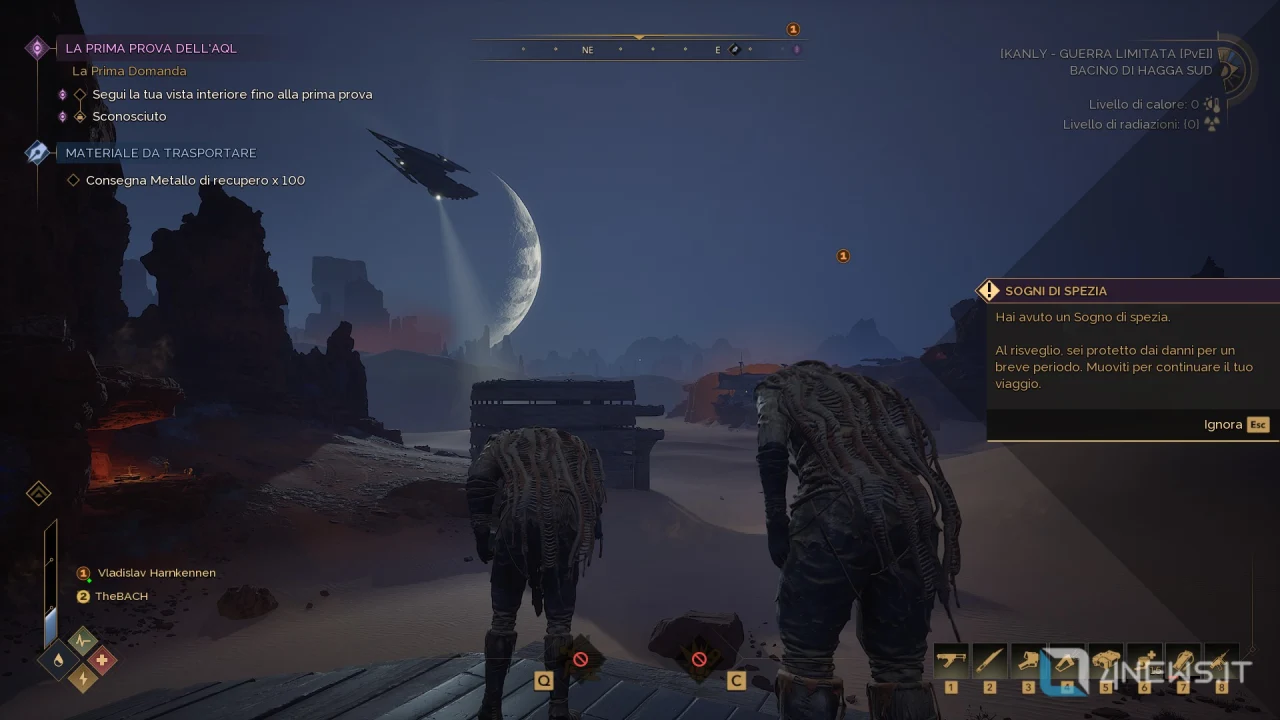This screenshot has height=720, width=1280.
Task: Click the heartbeat pulse status icon
Action: pos(82,641)
